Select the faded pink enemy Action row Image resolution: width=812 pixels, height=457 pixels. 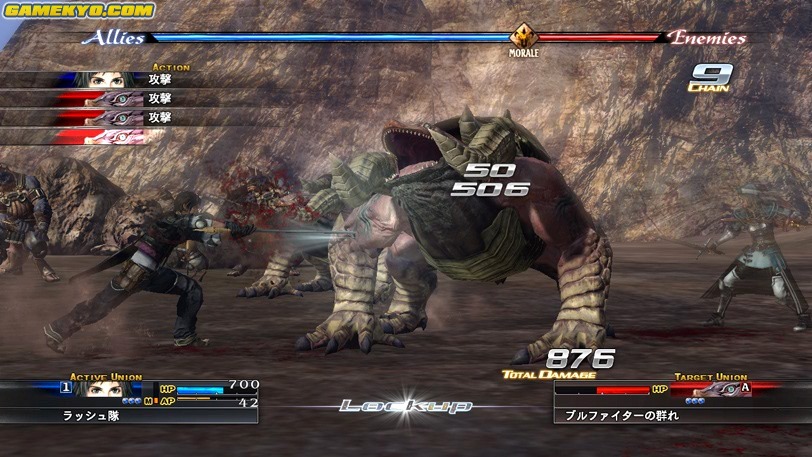[110, 136]
